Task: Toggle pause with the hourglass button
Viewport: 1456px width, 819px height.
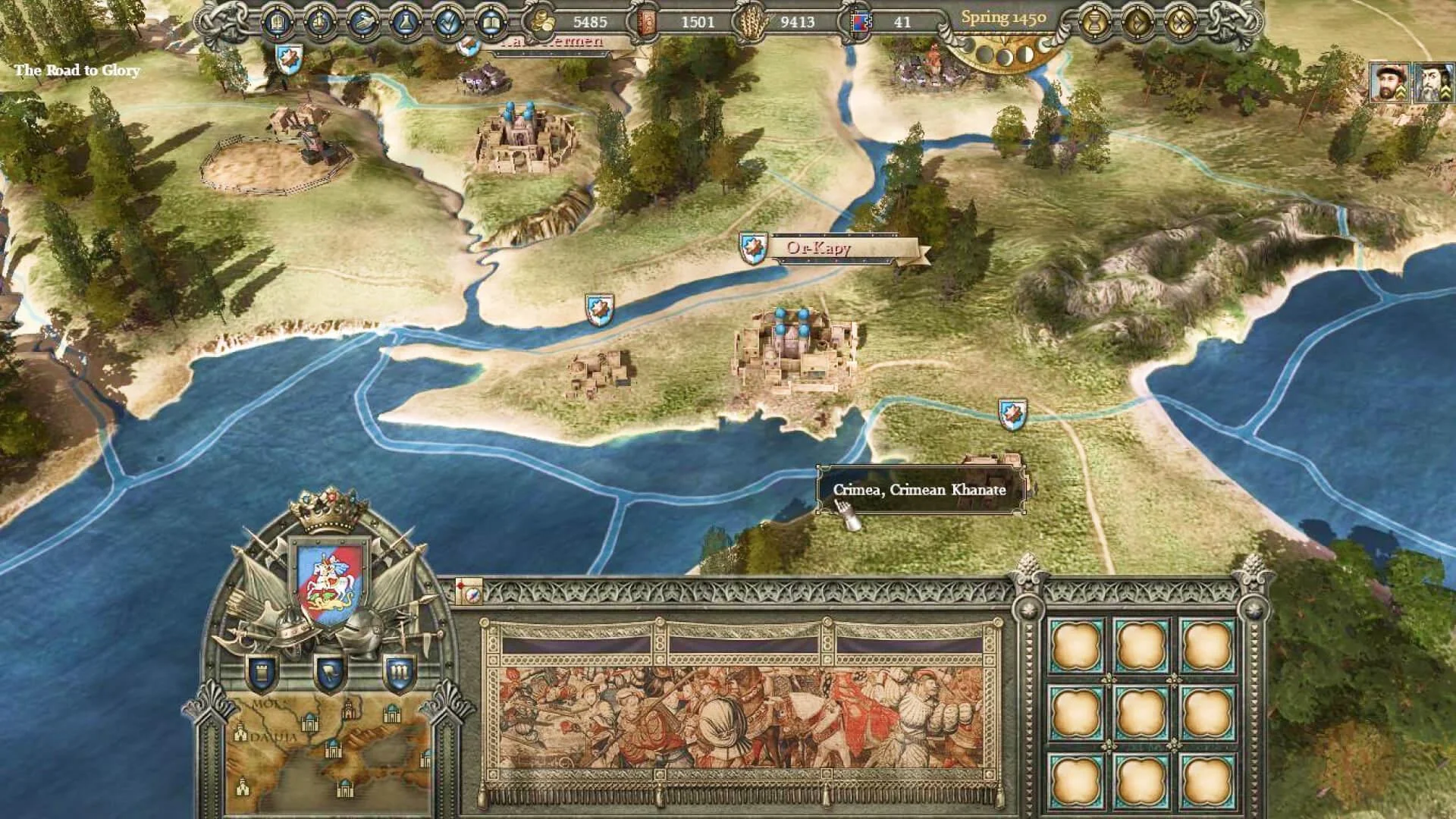Action: click(1094, 23)
